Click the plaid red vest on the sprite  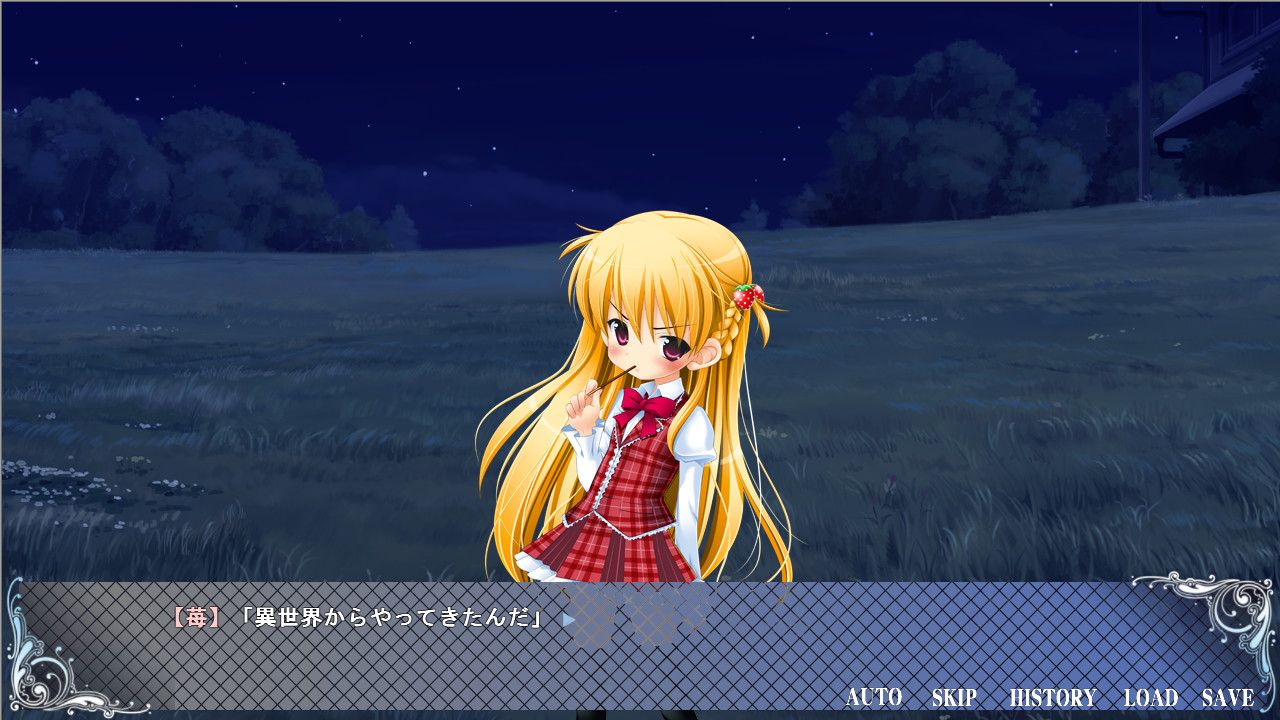640,480
